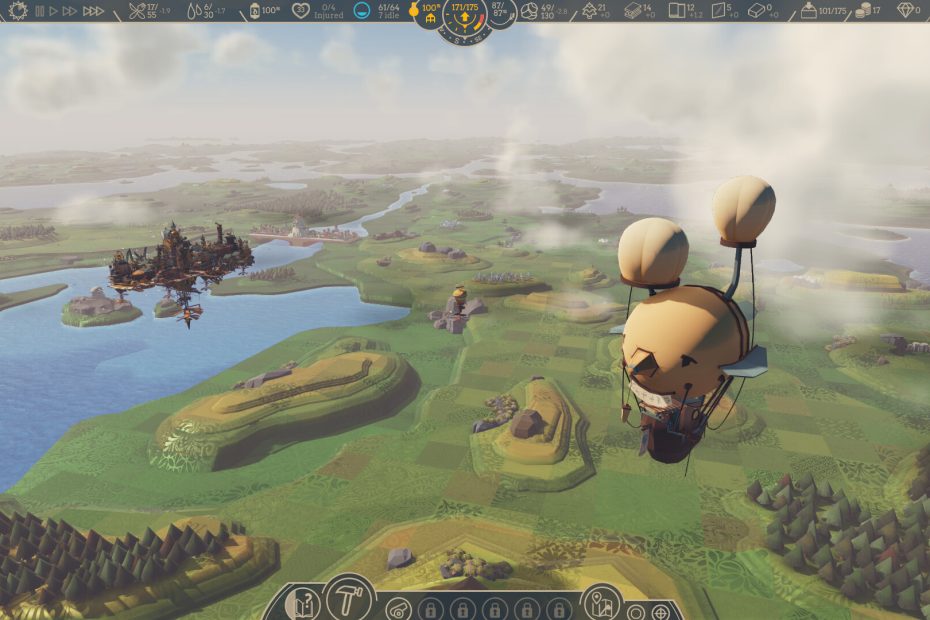Click the circle button beside the crosshair

(x=636, y=611)
